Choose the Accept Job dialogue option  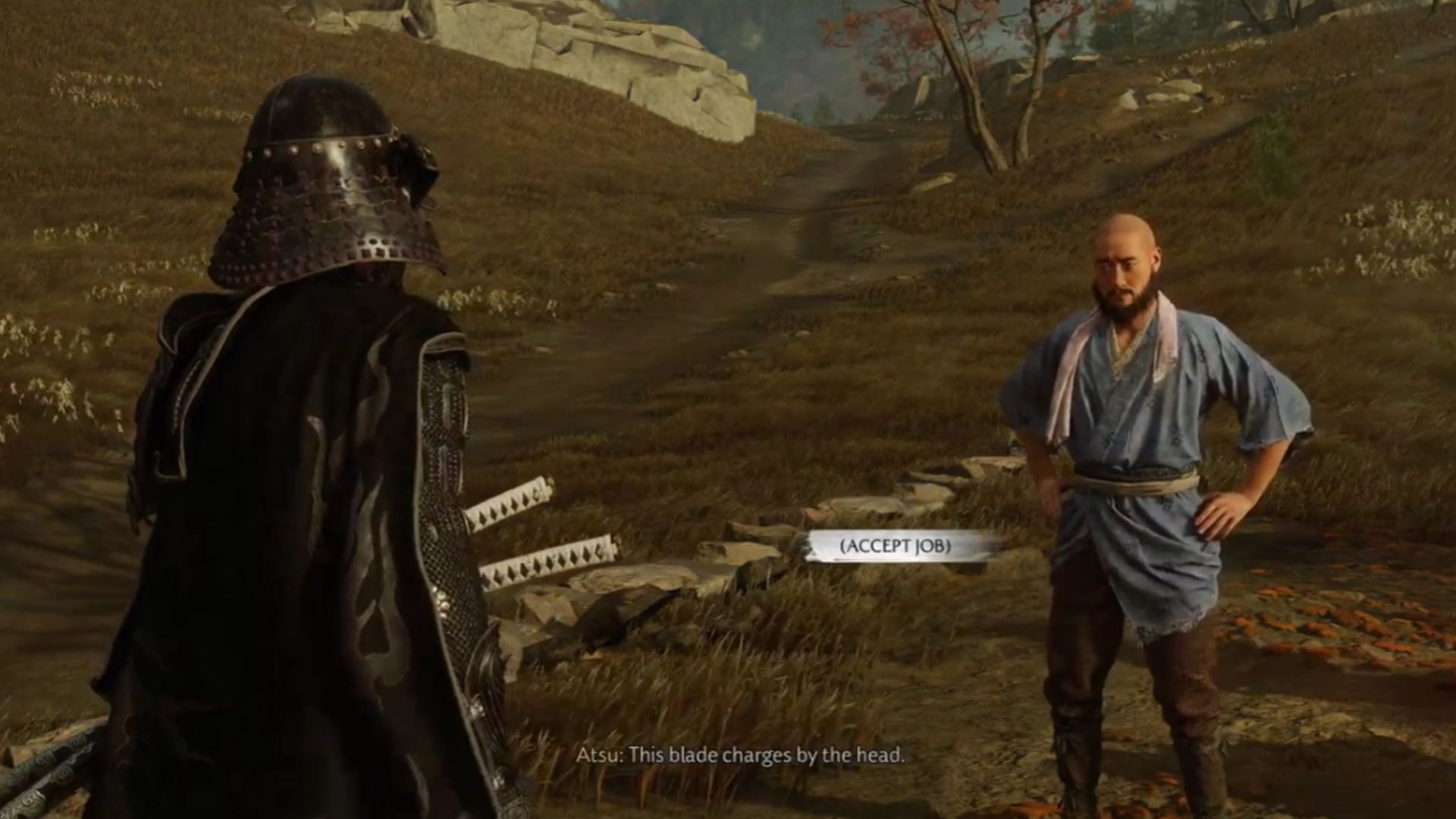click(895, 545)
